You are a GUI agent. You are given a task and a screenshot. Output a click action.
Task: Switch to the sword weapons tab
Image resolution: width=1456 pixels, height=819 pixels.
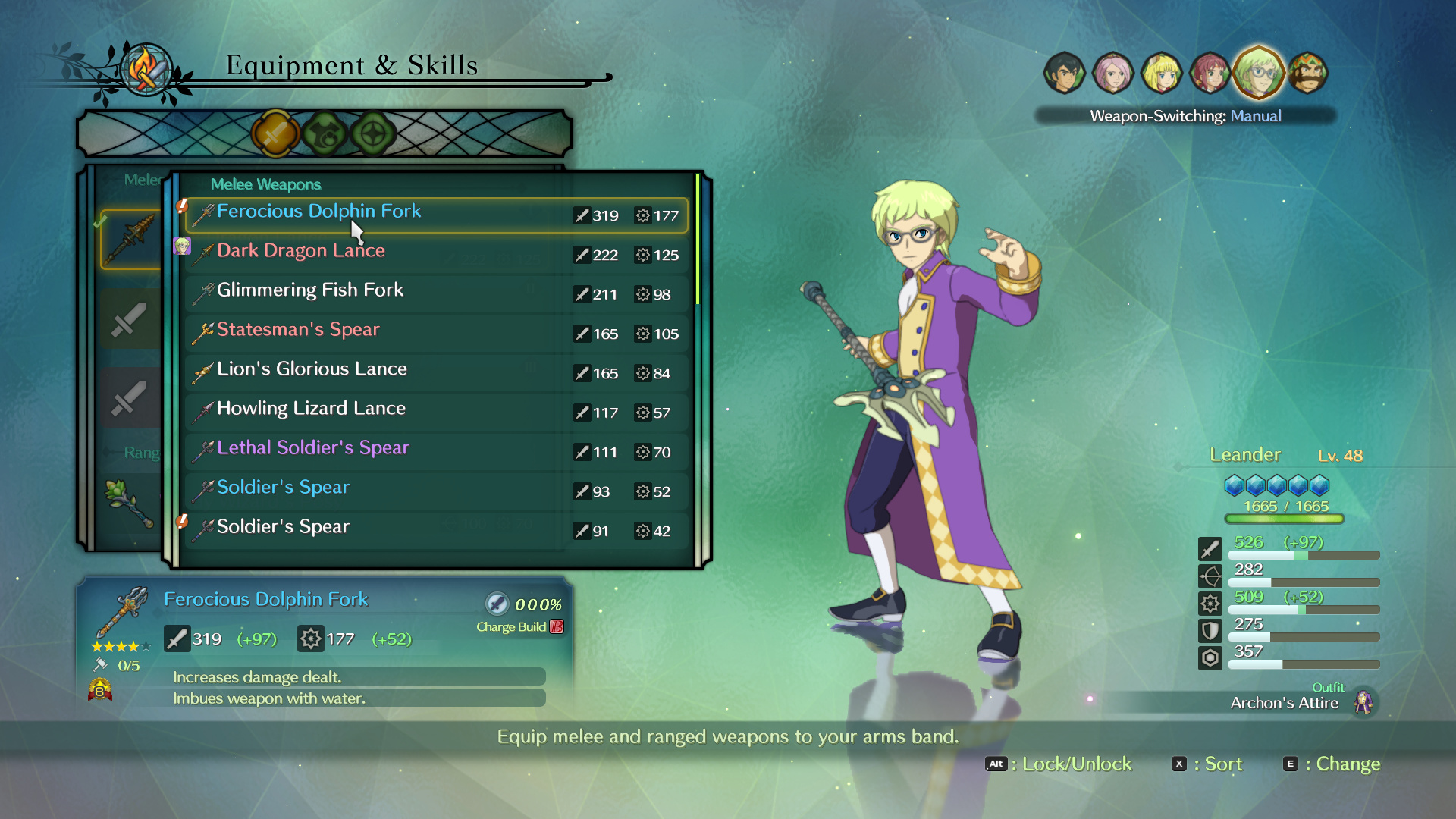pyautogui.click(x=275, y=134)
